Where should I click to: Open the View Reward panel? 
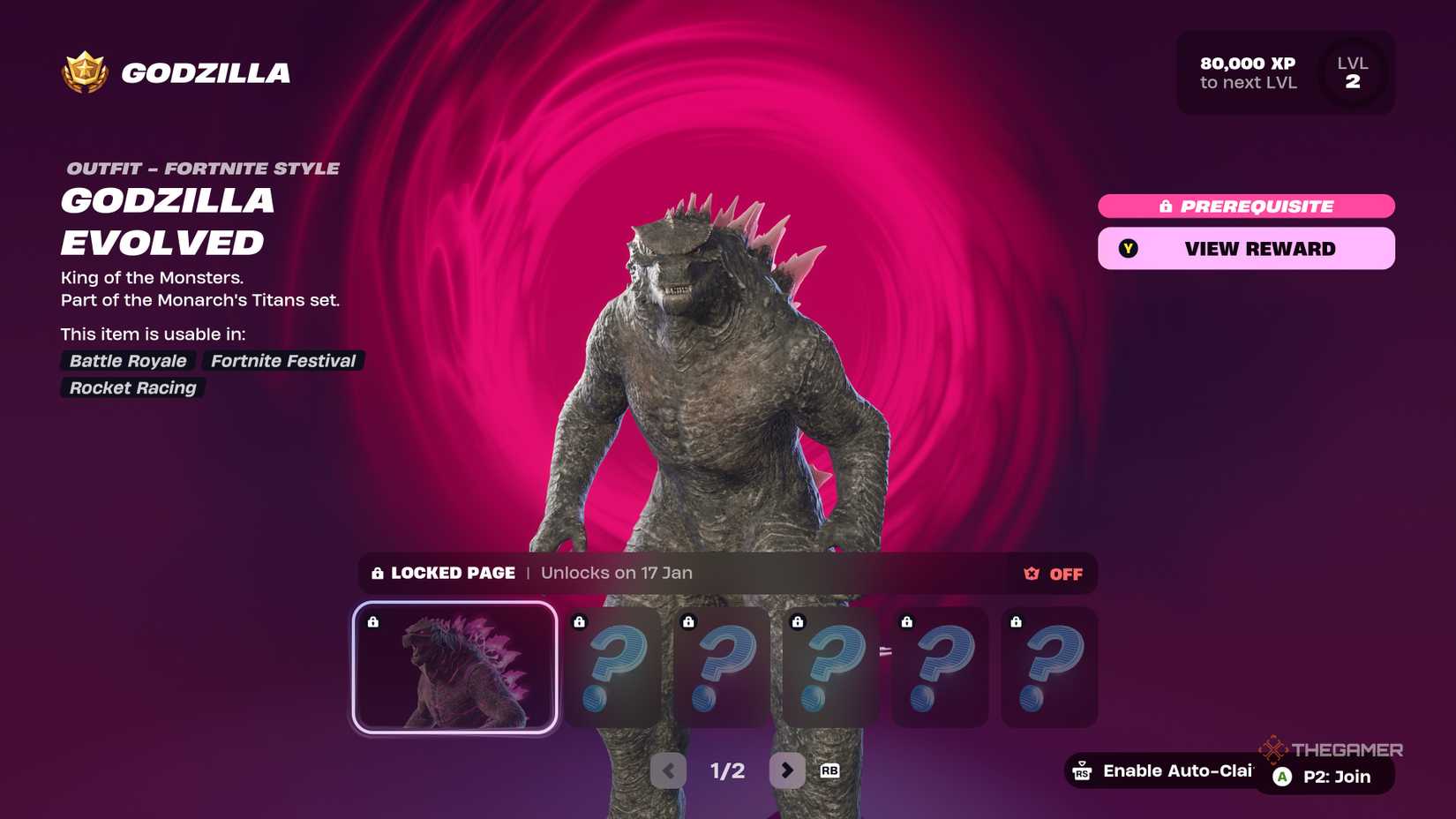tap(1246, 248)
